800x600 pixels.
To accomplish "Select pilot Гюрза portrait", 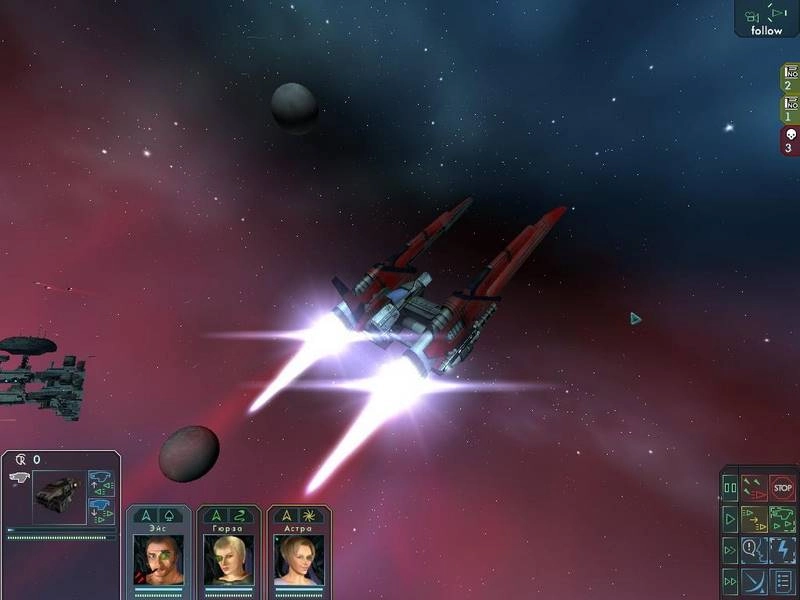I will (x=229, y=558).
